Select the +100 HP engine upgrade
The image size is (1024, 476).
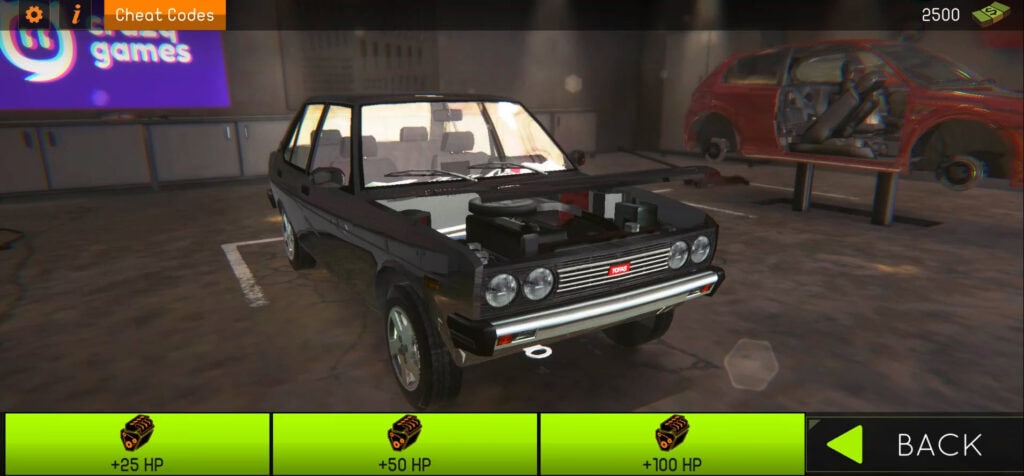671,444
